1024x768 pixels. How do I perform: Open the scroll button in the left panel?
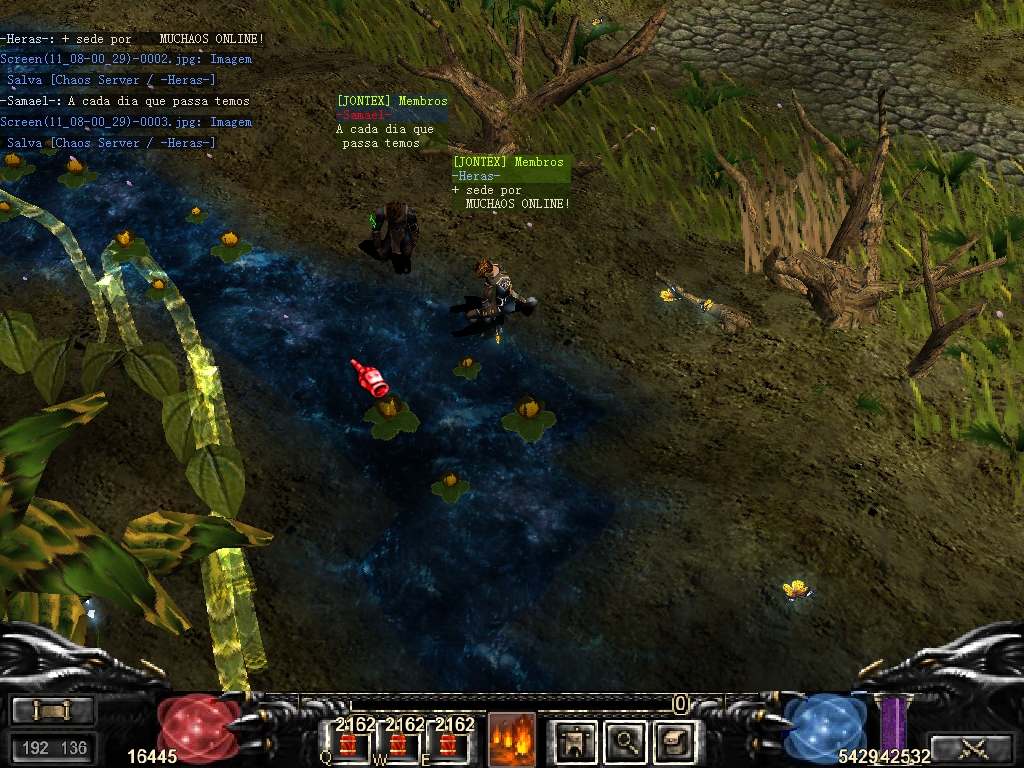click(52, 711)
